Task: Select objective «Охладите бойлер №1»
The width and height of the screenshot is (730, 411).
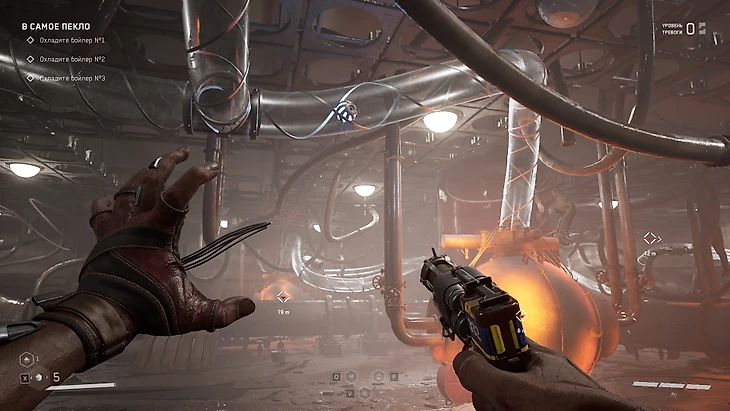Action: click(x=72, y=40)
